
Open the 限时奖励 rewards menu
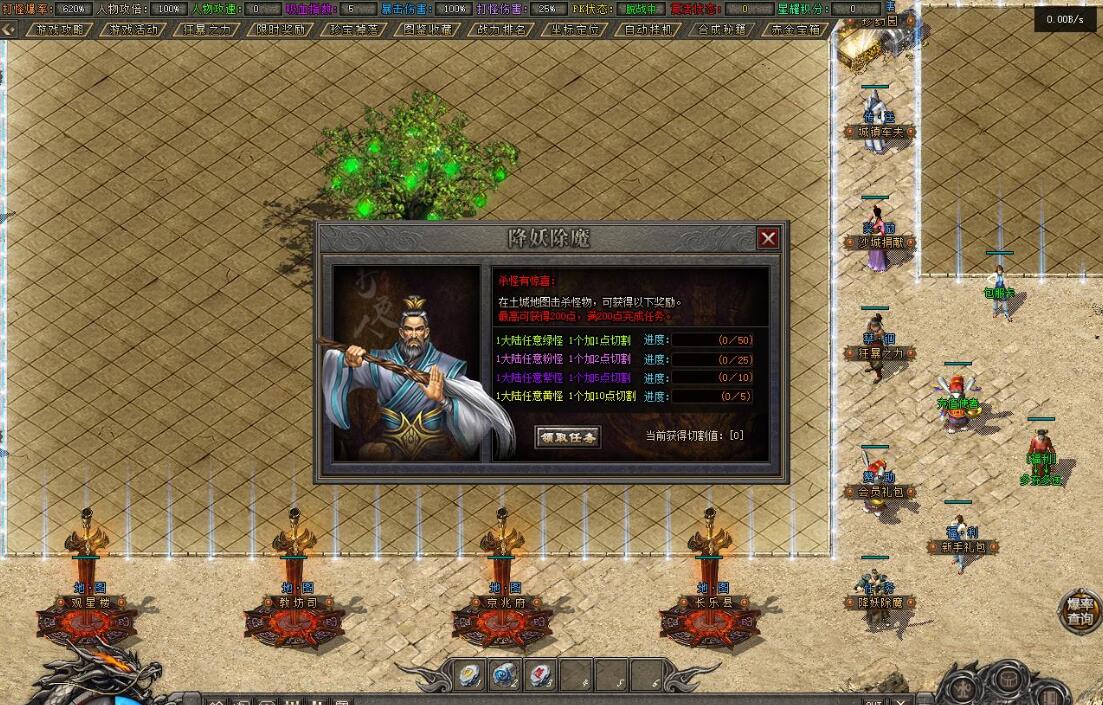(282, 30)
